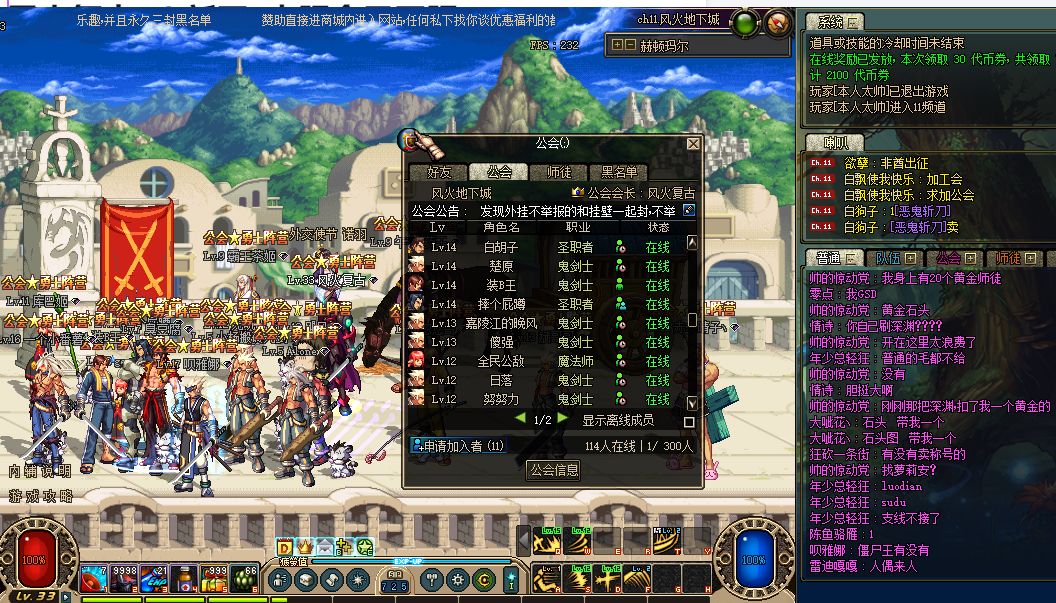
Task: Show the 黑名单 blacklist tab
Action: click(x=617, y=172)
